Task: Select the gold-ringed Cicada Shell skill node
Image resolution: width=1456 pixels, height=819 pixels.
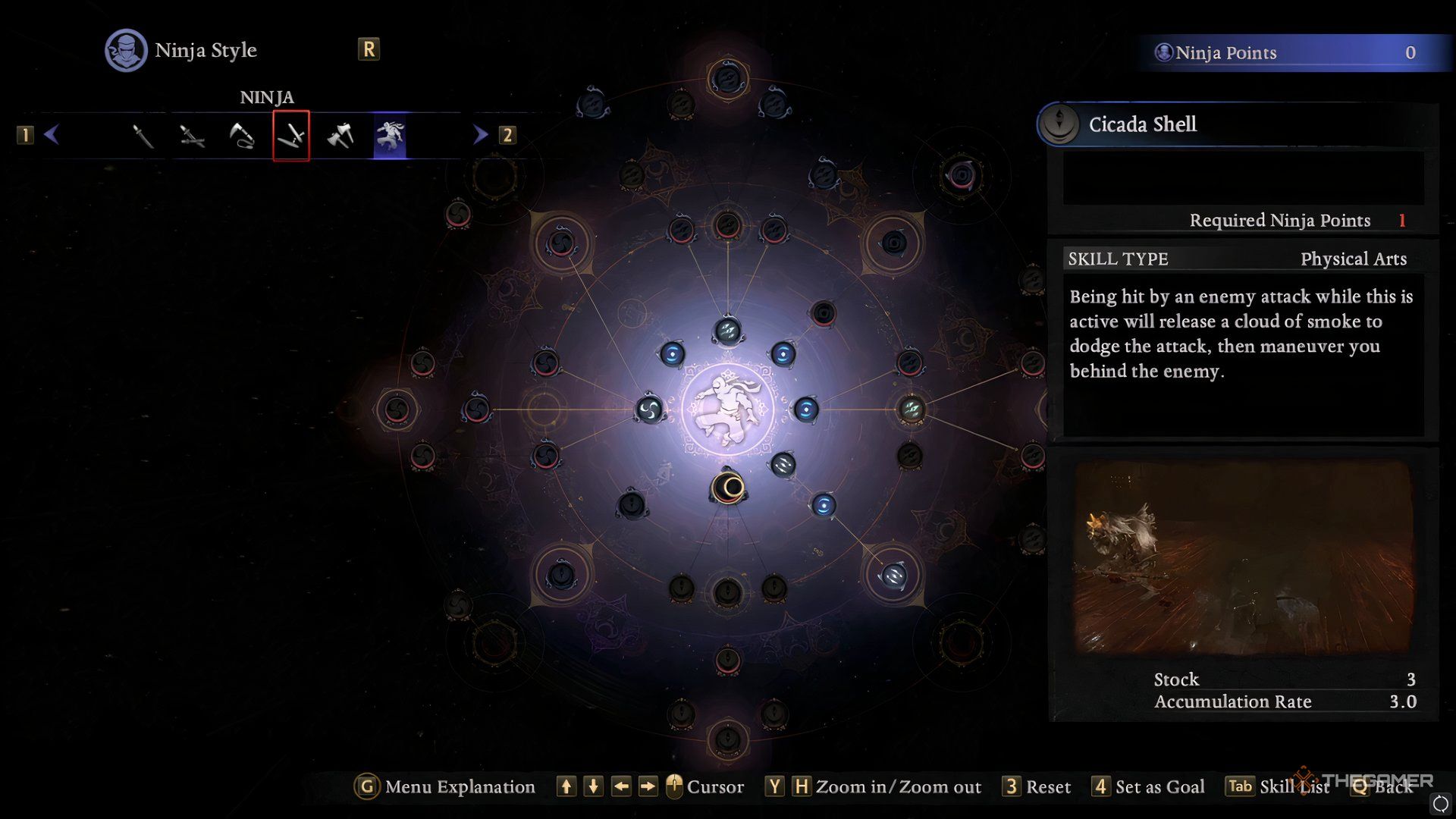Action: coord(728,488)
